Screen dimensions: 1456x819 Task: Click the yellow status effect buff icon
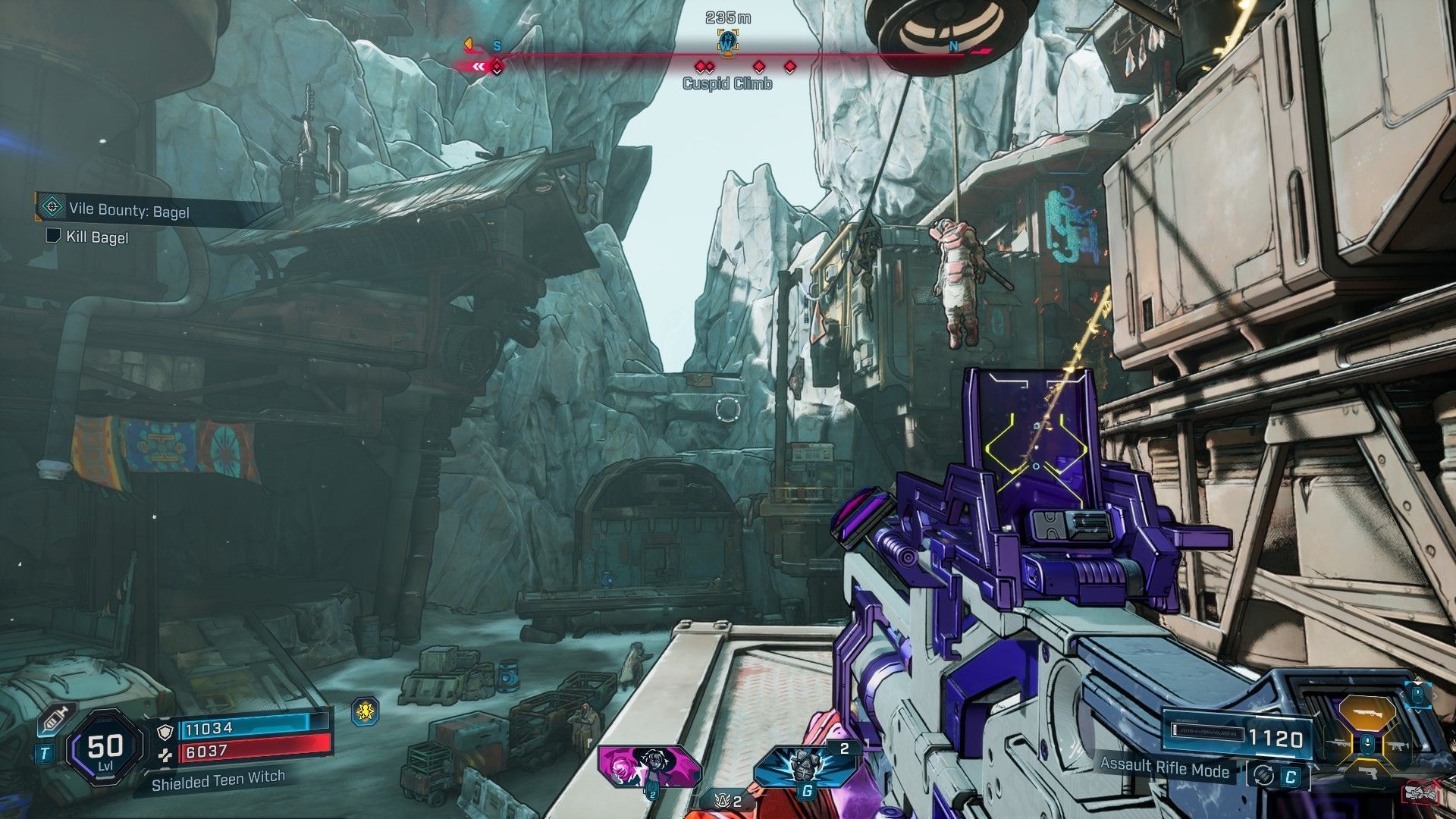(x=366, y=711)
